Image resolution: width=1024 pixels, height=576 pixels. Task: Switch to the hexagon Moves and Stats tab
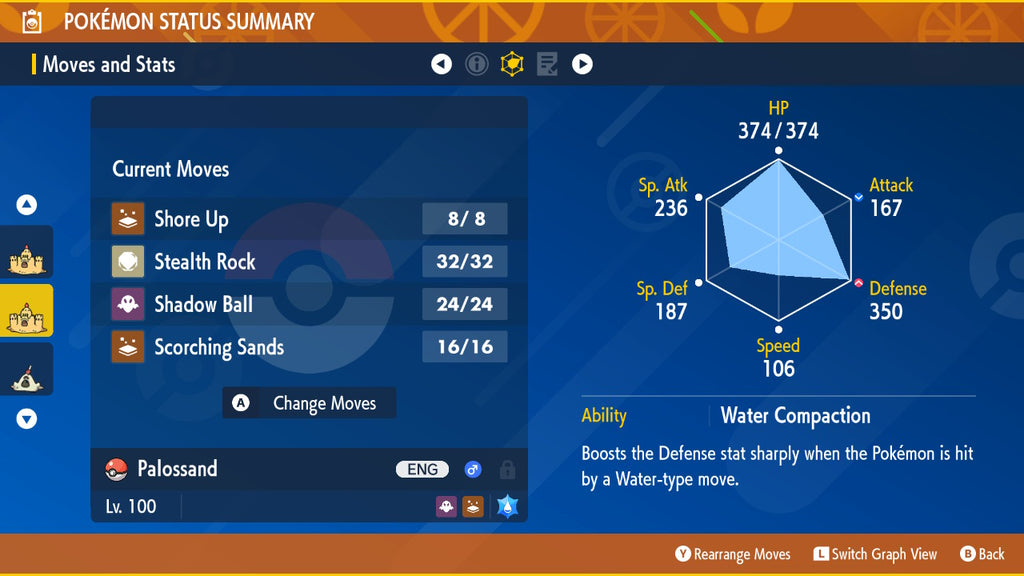click(x=512, y=65)
